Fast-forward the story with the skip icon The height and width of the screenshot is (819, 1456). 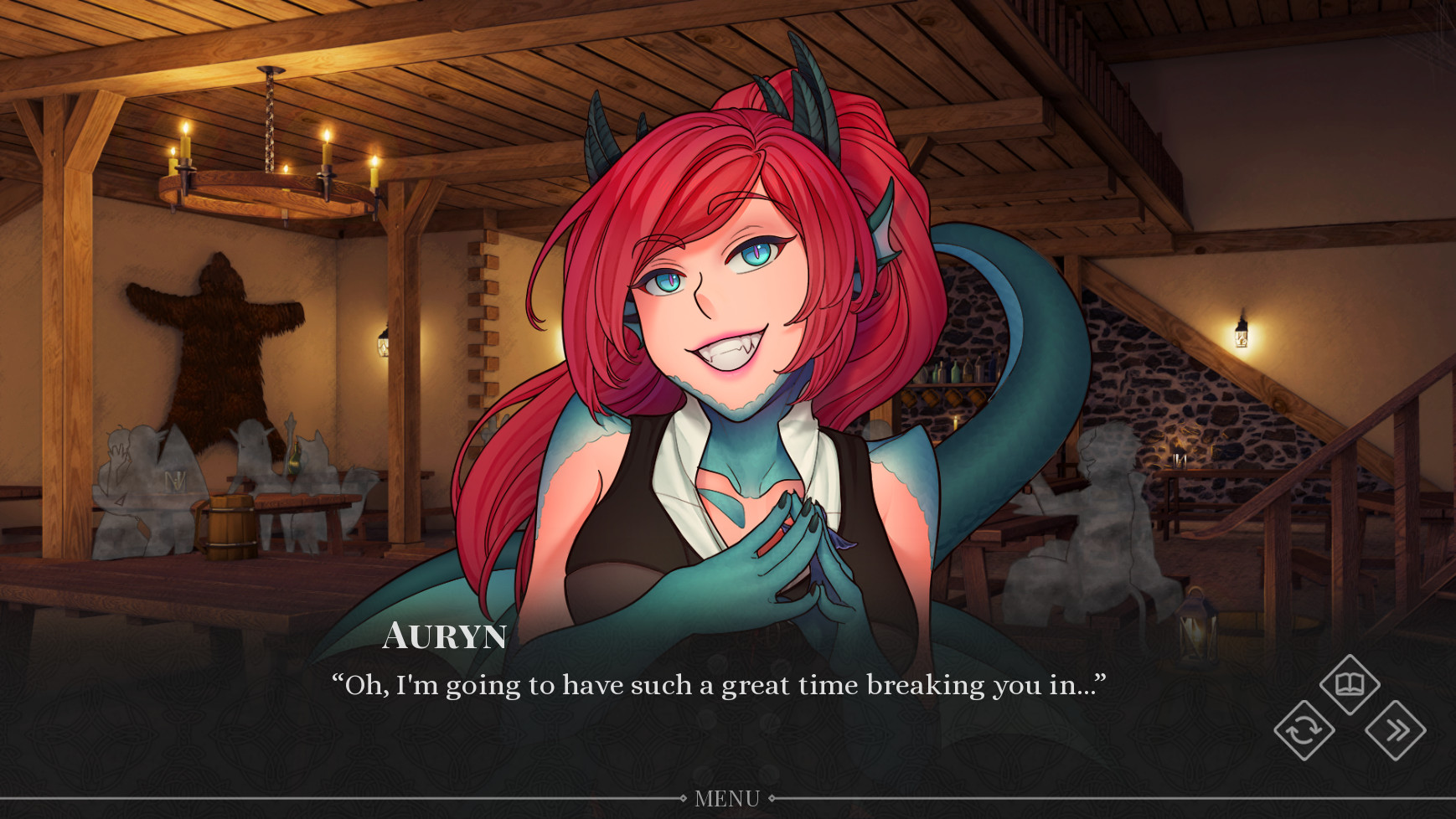[1397, 732]
